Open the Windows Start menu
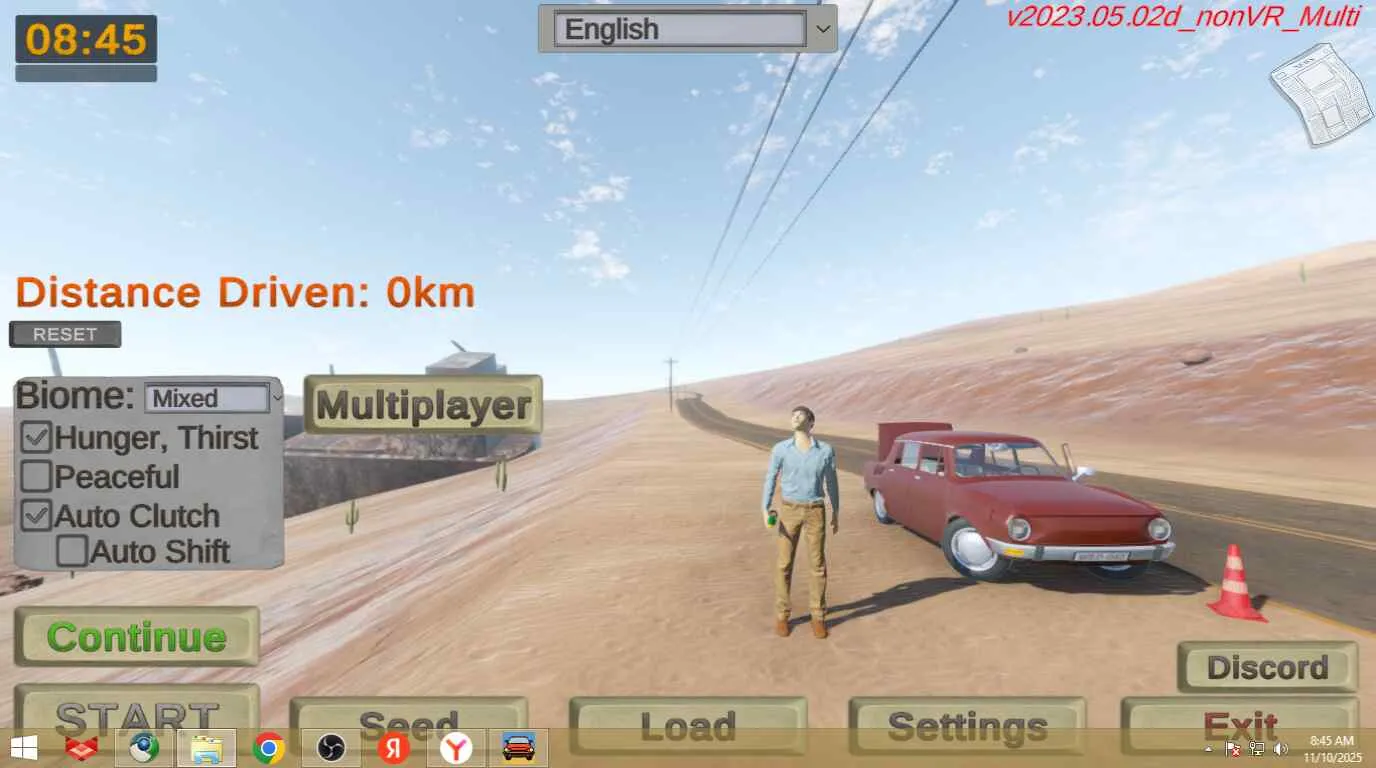The width and height of the screenshot is (1376, 768). tap(24, 748)
